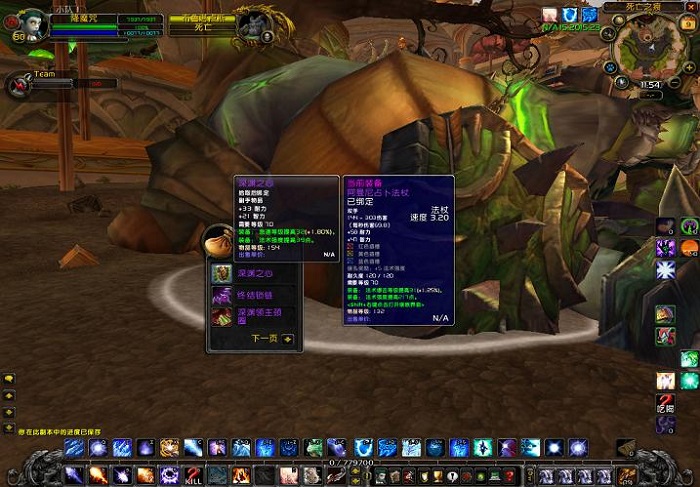
Task: Click the minimap clock showing 11:54
Action: click(x=650, y=85)
